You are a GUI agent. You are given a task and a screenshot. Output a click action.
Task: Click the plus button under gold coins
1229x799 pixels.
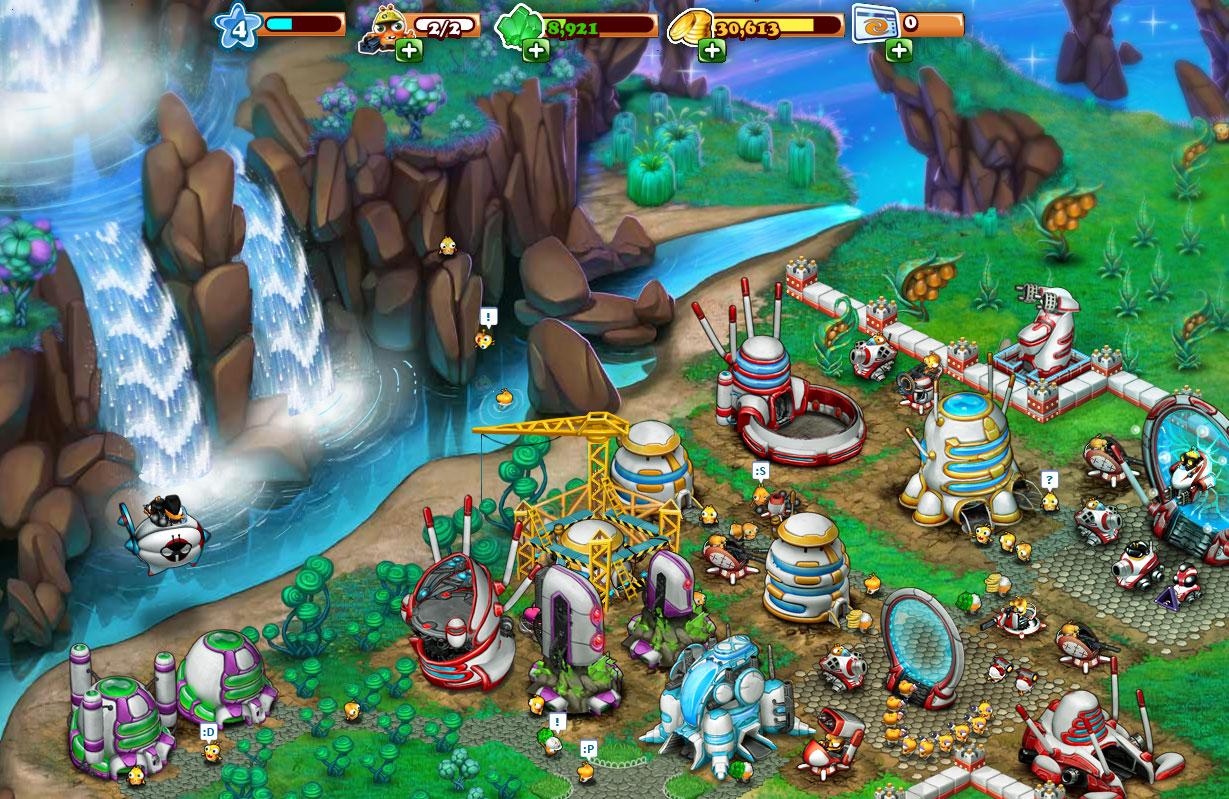point(711,50)
